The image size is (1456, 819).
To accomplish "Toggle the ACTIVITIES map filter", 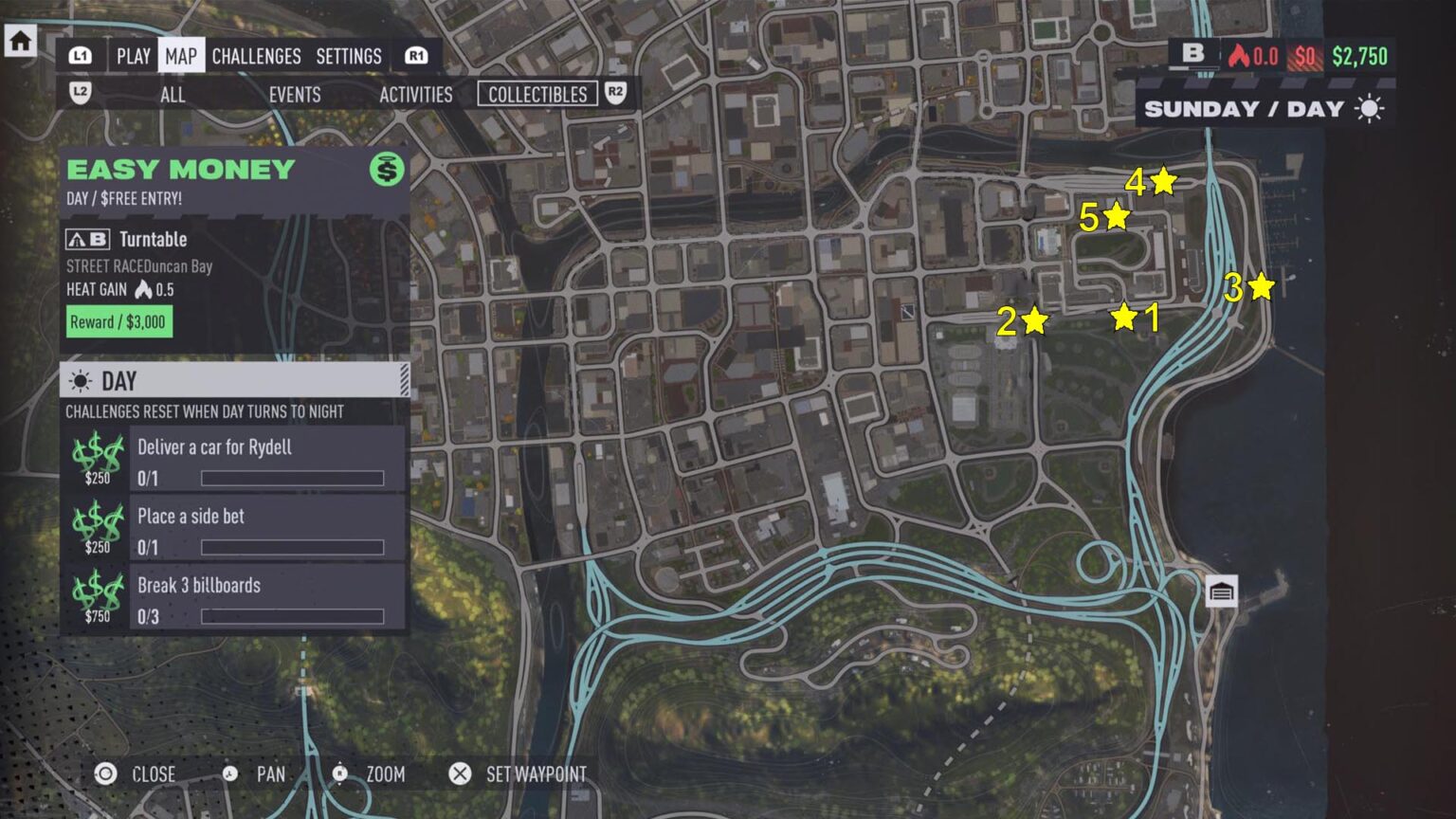I will pyautogui.click(x=415, y=95).
